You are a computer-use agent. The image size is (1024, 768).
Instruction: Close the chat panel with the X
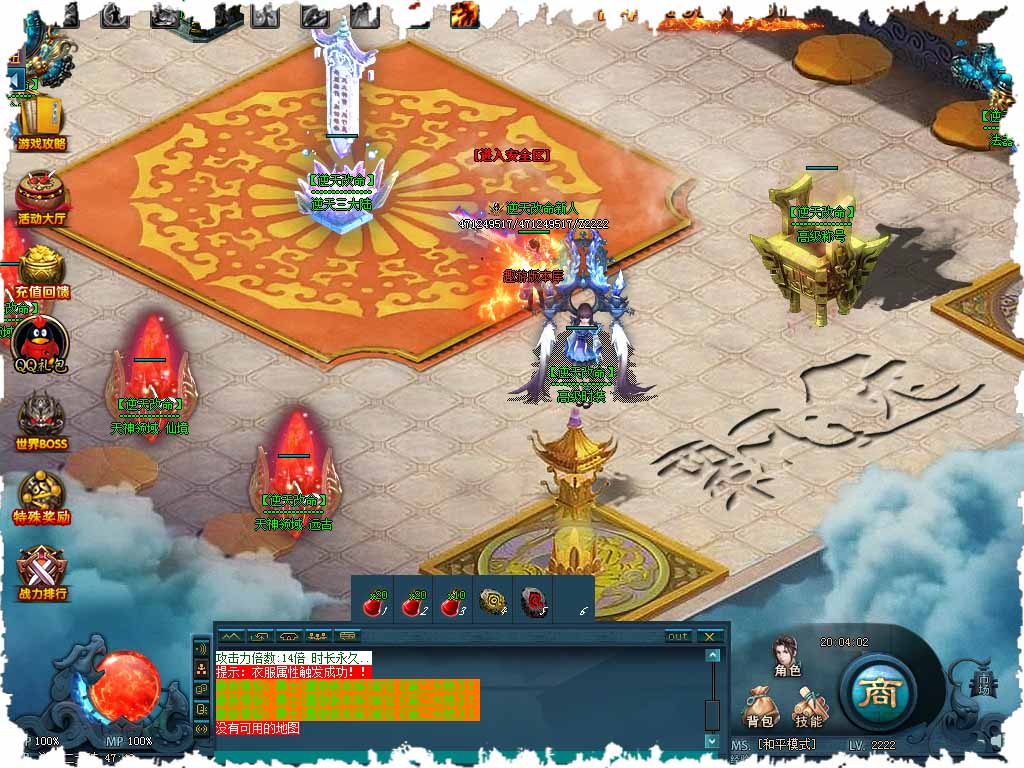(709, 636)
